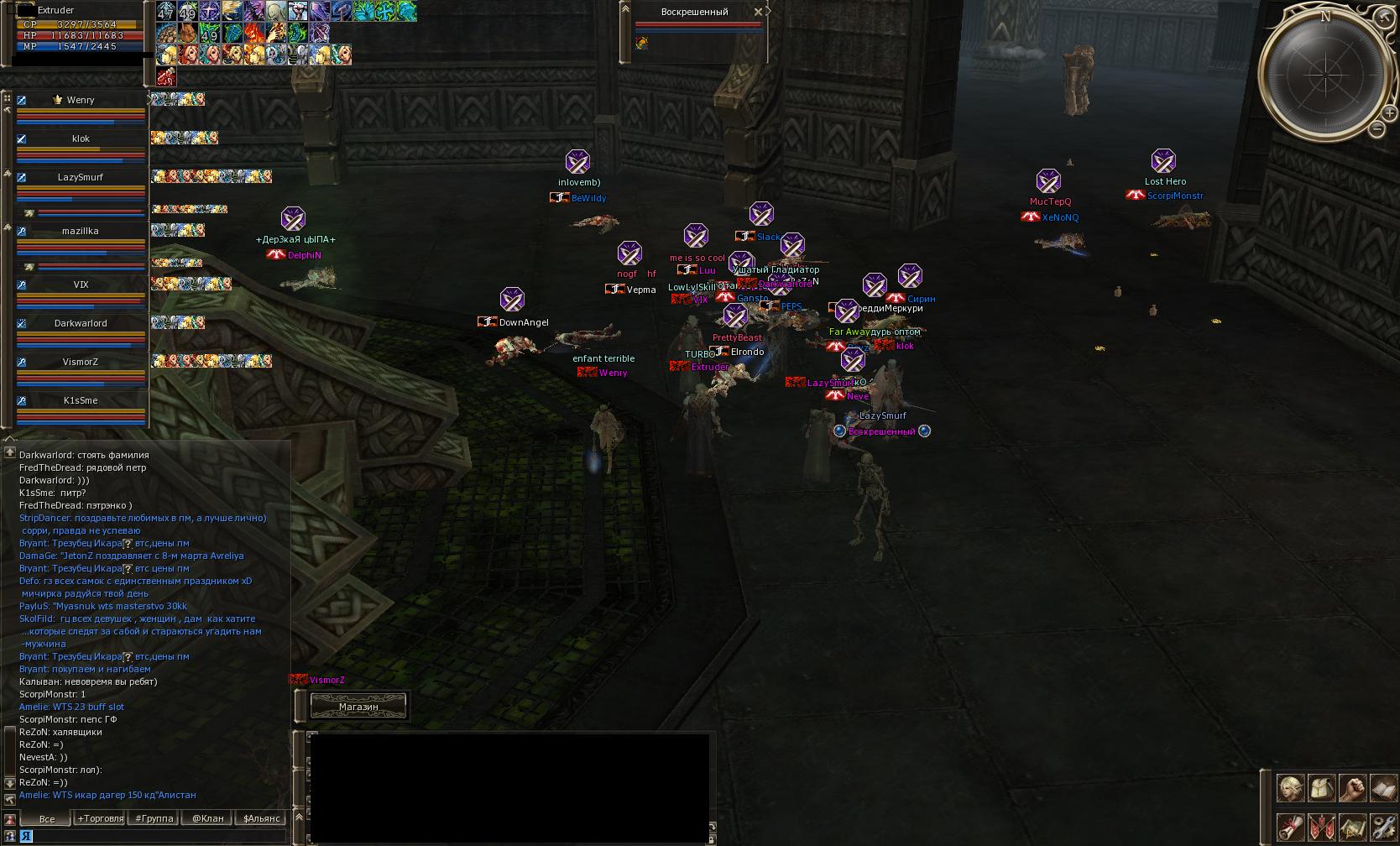This screenshot has height=846, width=1400.
Task: Close the Воскрешенный target window
Action: pyautogui.click(x=758, y=12)
